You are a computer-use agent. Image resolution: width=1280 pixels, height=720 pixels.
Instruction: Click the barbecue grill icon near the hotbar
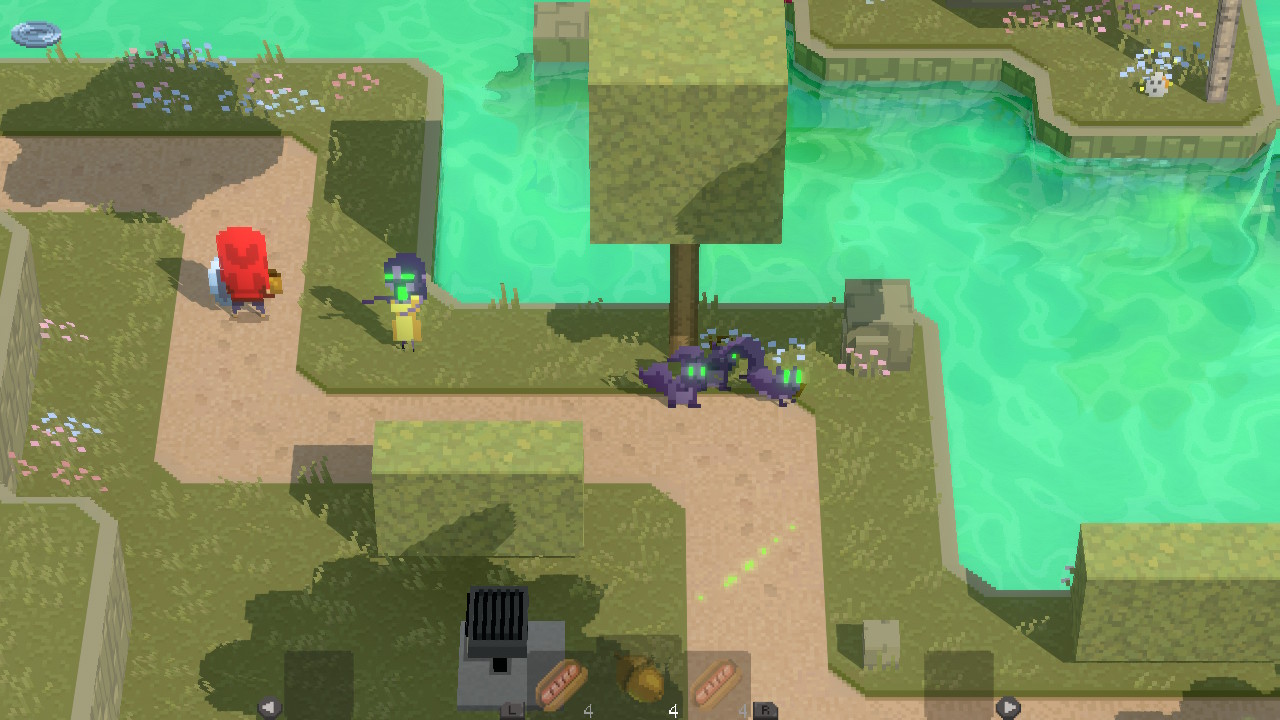point(494,640)
